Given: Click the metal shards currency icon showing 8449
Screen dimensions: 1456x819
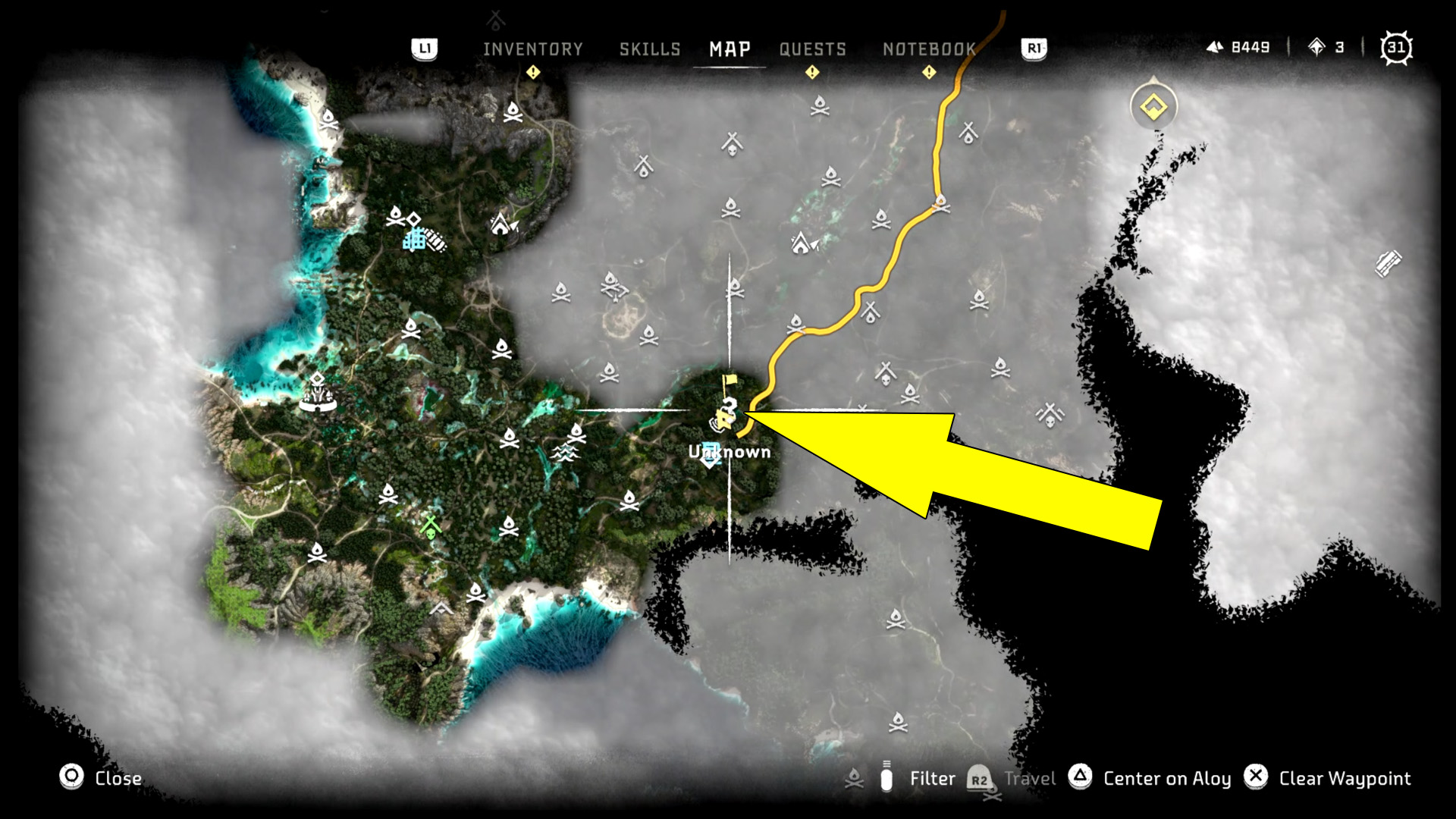Looking at the screenshot, I should pyautogui.click(x=1215, y=47).
